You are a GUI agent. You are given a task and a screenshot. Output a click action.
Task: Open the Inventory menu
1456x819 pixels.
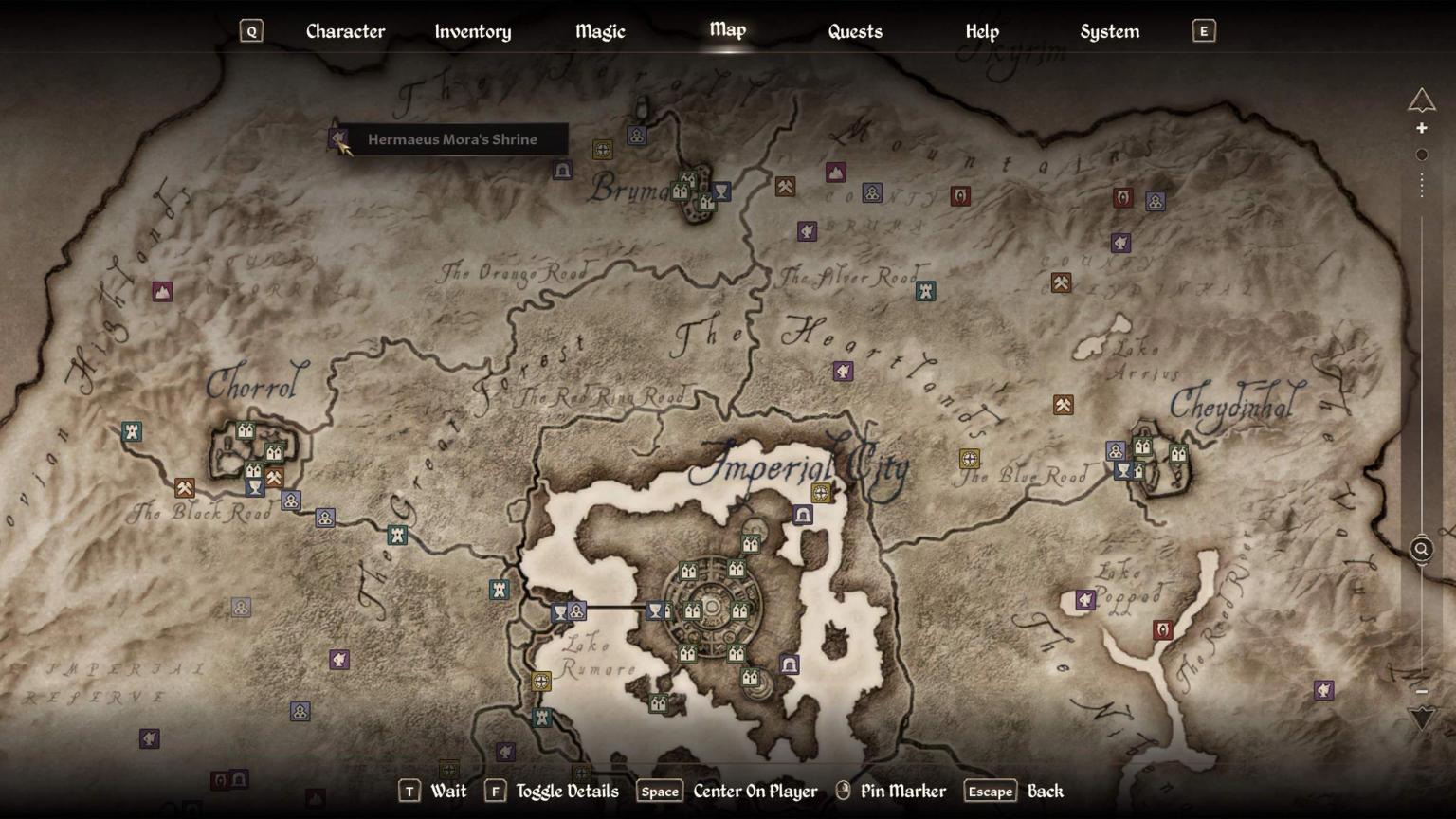[x=472, y=31]
